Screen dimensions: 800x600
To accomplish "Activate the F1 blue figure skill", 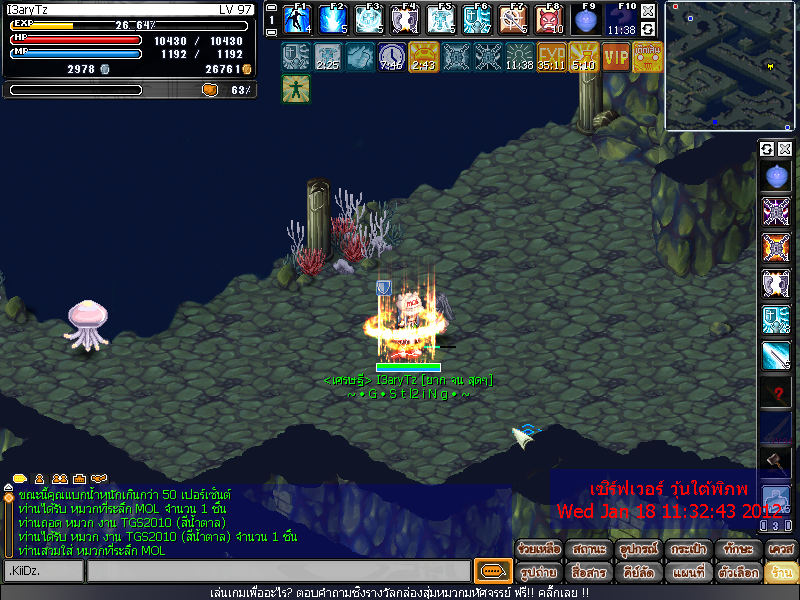I will pyautogui.click(x=297, y=20).
